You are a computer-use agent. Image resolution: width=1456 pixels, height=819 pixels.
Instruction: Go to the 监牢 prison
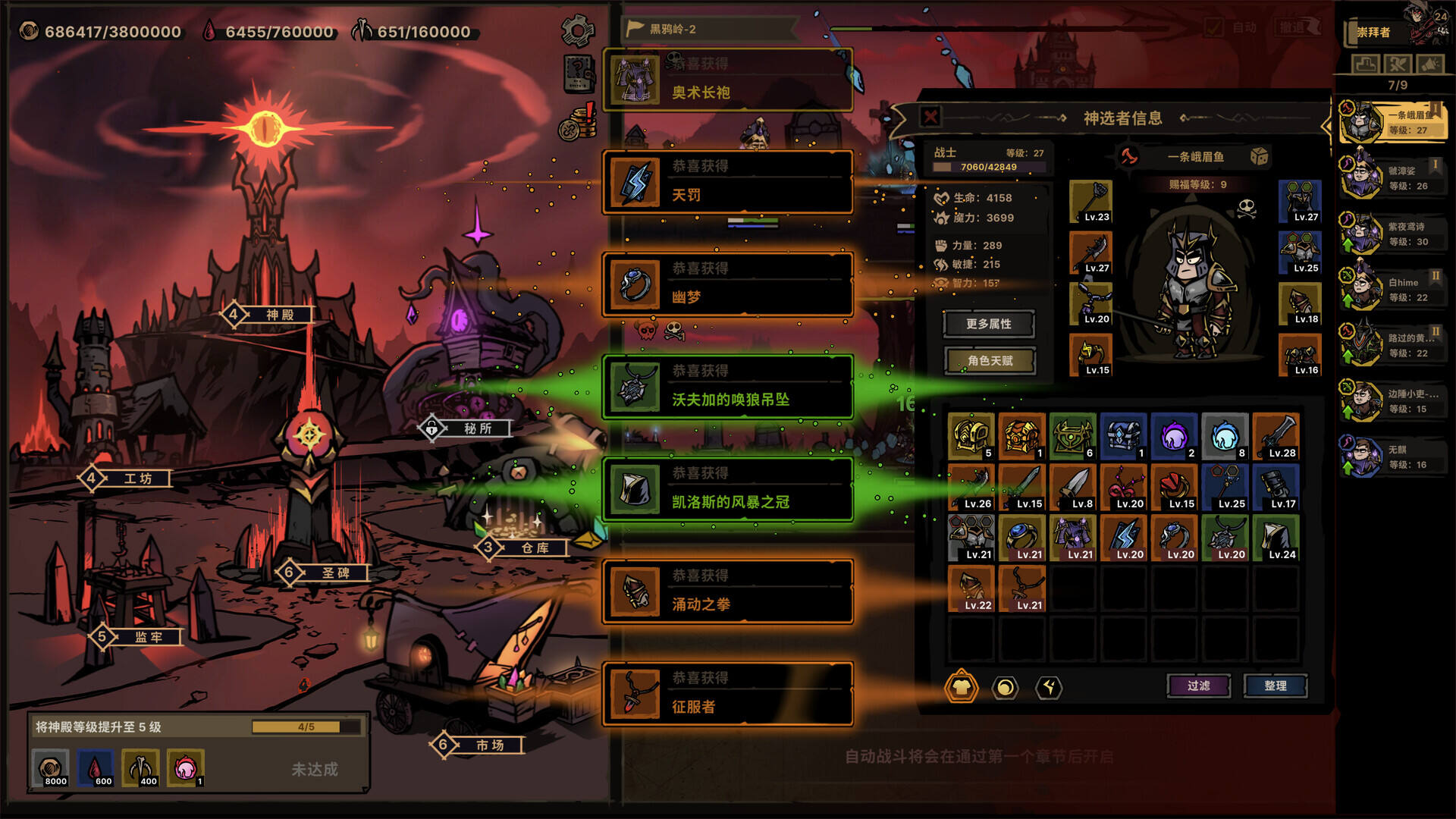[x=148, y=638]
